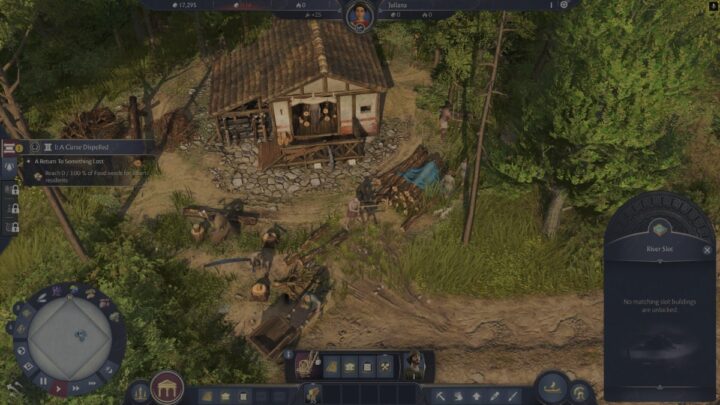Select the hammer tools icon in the build bar
Screen dimensions: 720x405
pyautogui.click(x=385, y=367)
